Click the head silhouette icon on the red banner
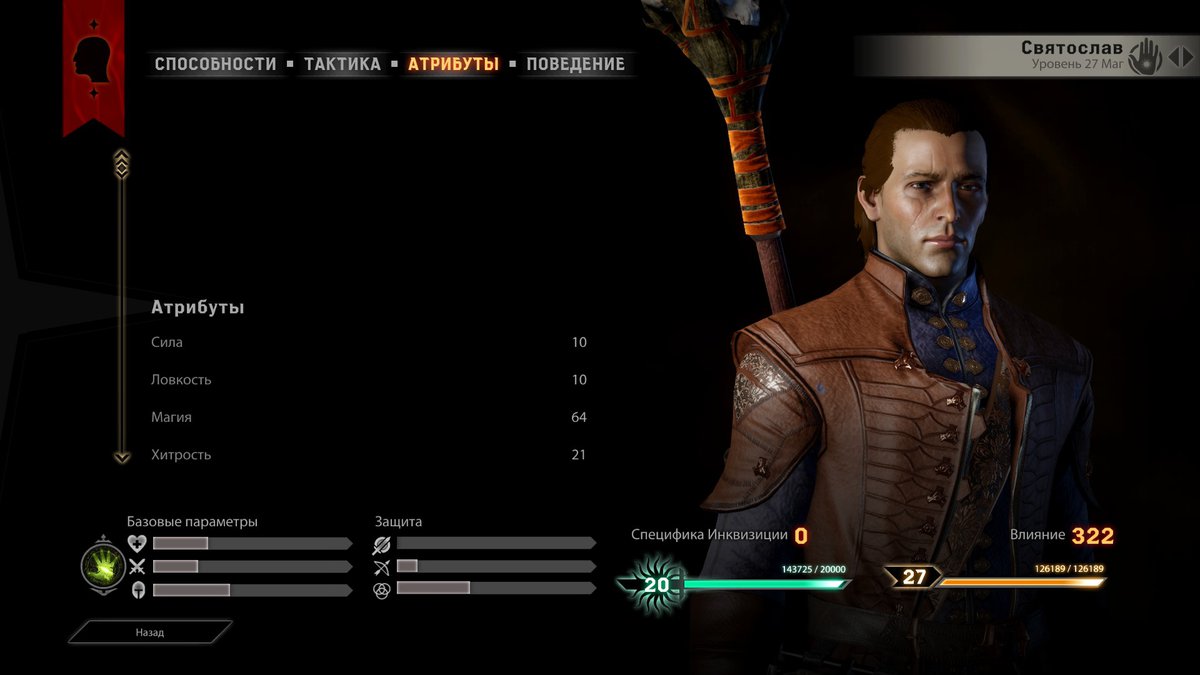 click(x=93, y=60)
